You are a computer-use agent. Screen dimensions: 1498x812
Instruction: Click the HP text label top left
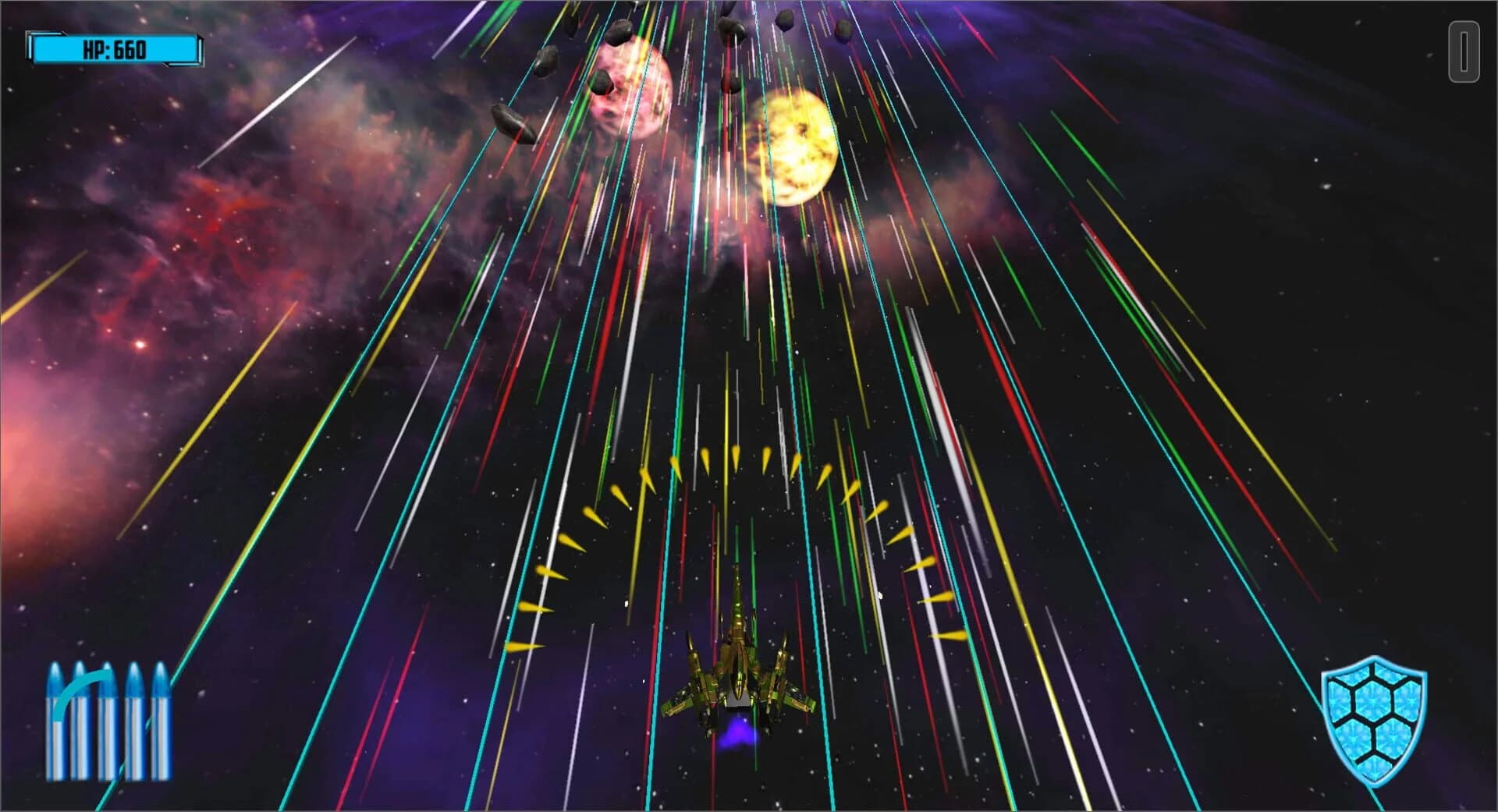point(94,50)
